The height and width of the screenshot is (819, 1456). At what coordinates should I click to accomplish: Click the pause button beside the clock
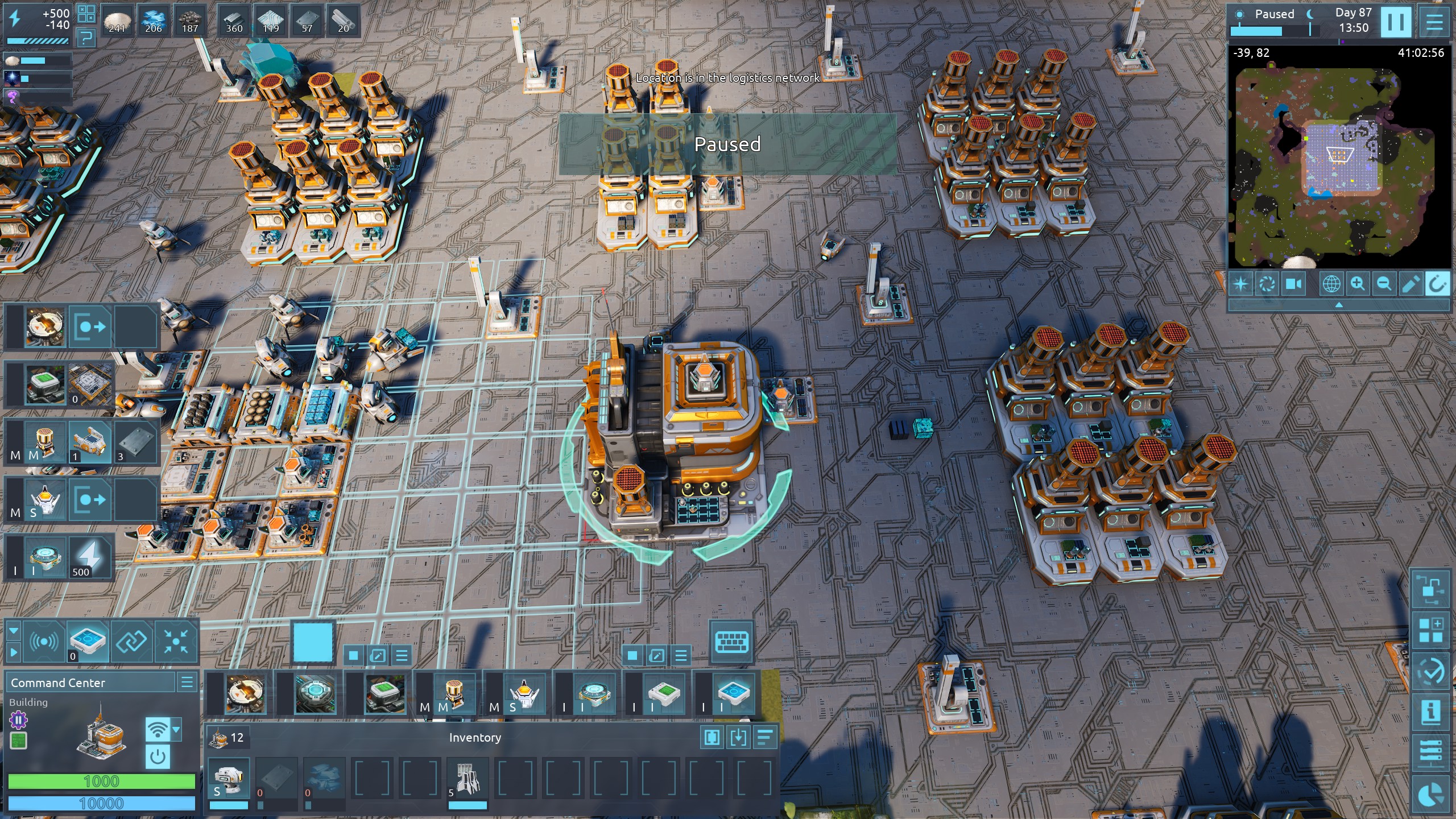coord(1395,22)
